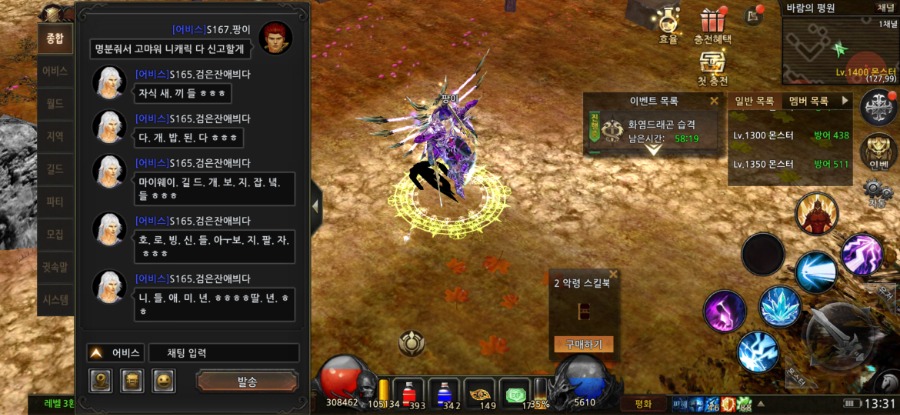Toggle the 평화 combat mode button
900x415 pixels.
tap(644, 404)
